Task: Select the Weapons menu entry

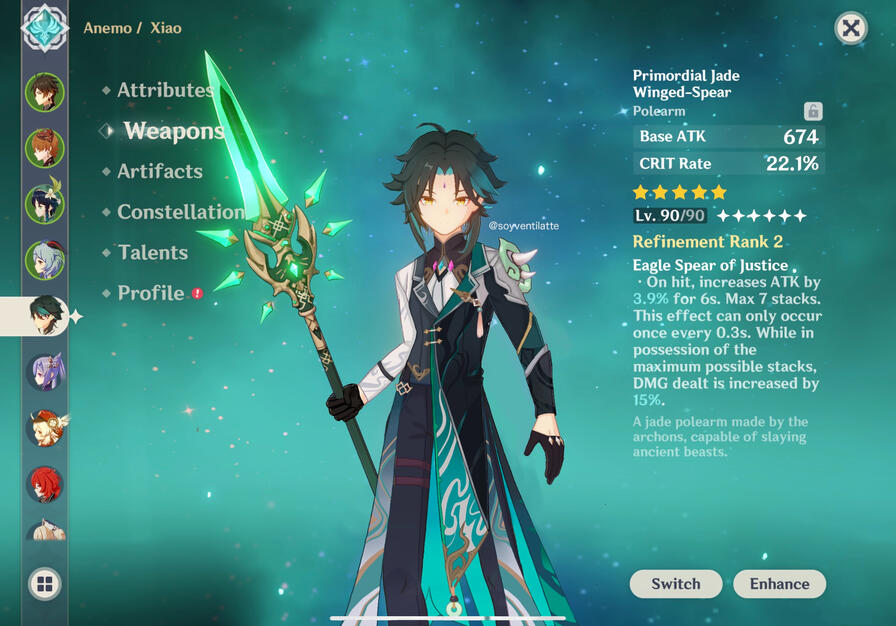Action: coord(173,131)
